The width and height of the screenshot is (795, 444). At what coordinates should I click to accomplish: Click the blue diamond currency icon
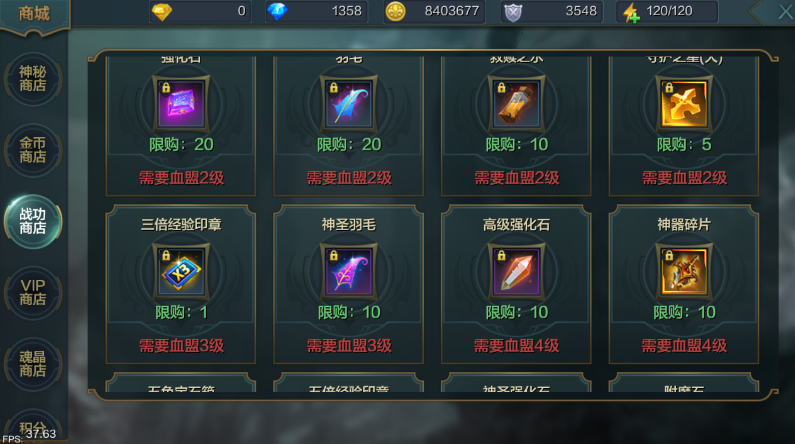(x=277, y=12)
